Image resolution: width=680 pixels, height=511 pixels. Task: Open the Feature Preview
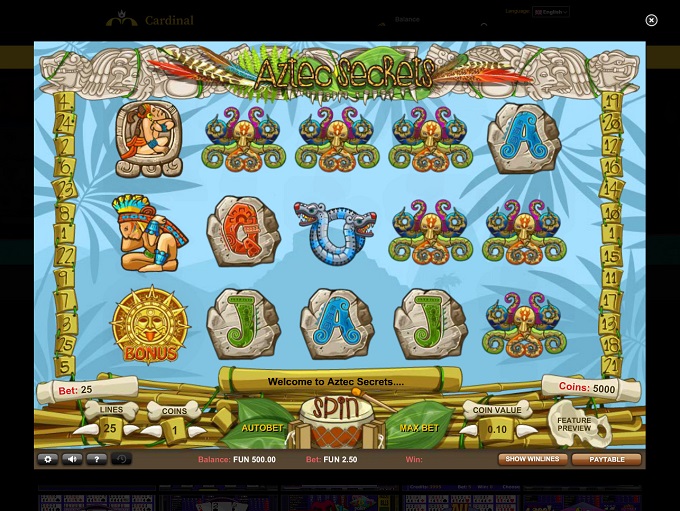click(577, 423)
